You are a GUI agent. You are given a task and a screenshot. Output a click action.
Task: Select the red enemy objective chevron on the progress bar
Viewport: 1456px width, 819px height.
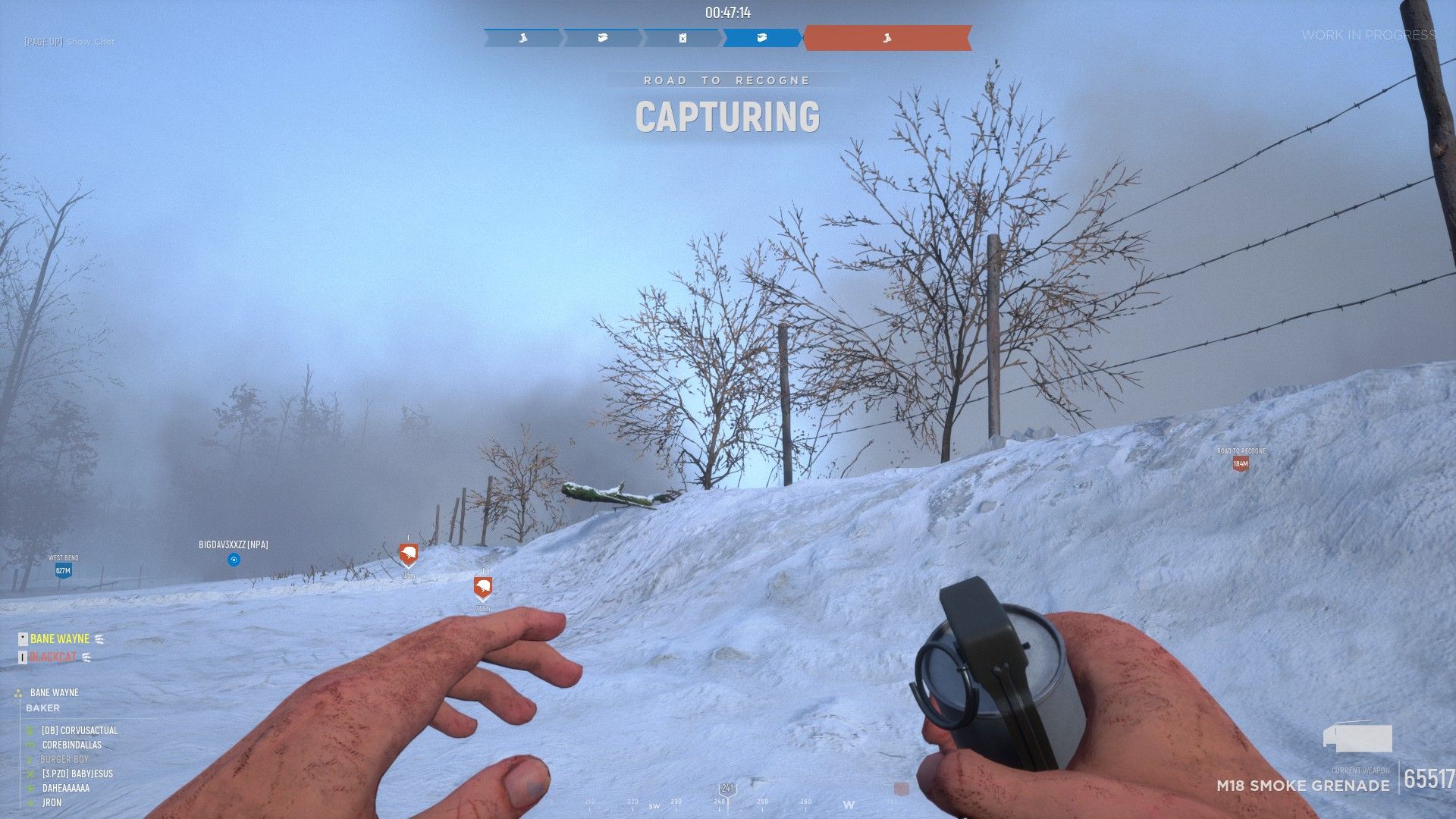[887, 39]
